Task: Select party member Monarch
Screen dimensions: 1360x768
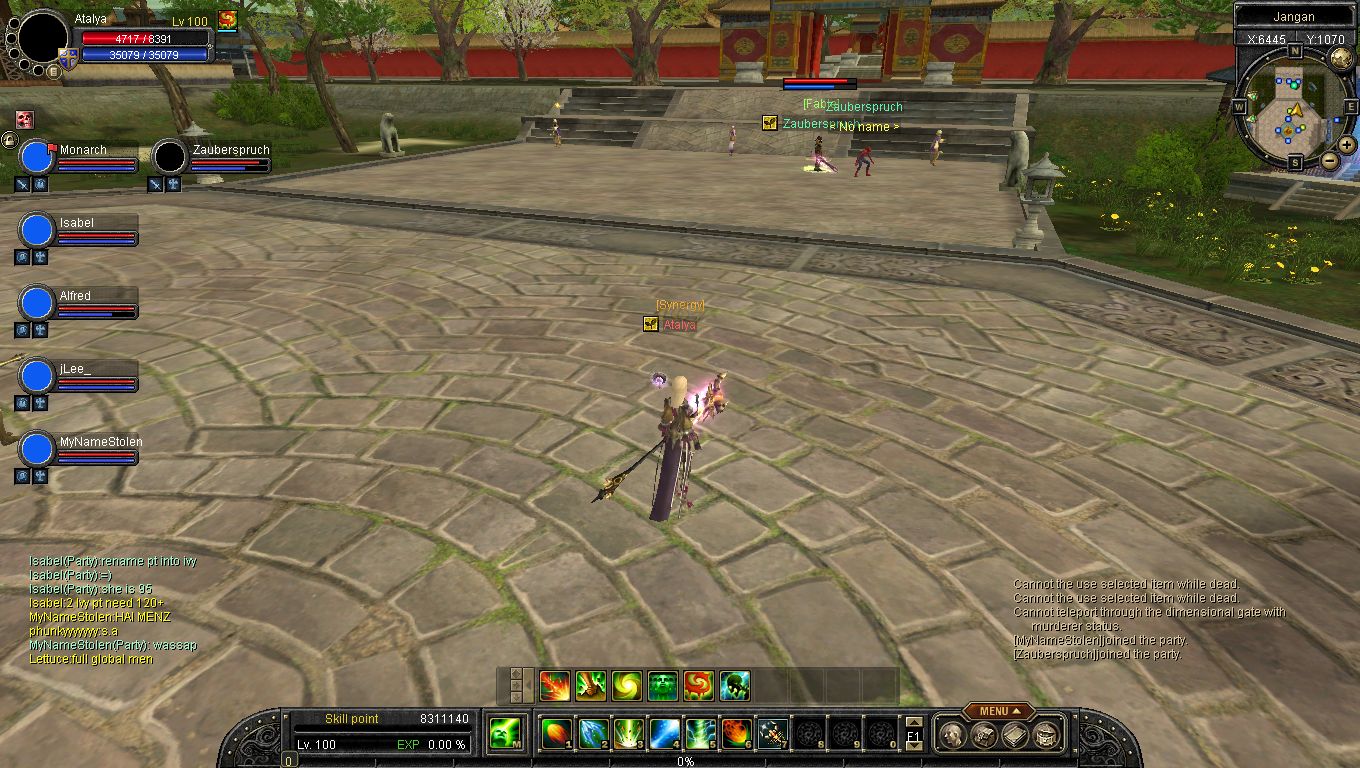Action: point(83,150)
